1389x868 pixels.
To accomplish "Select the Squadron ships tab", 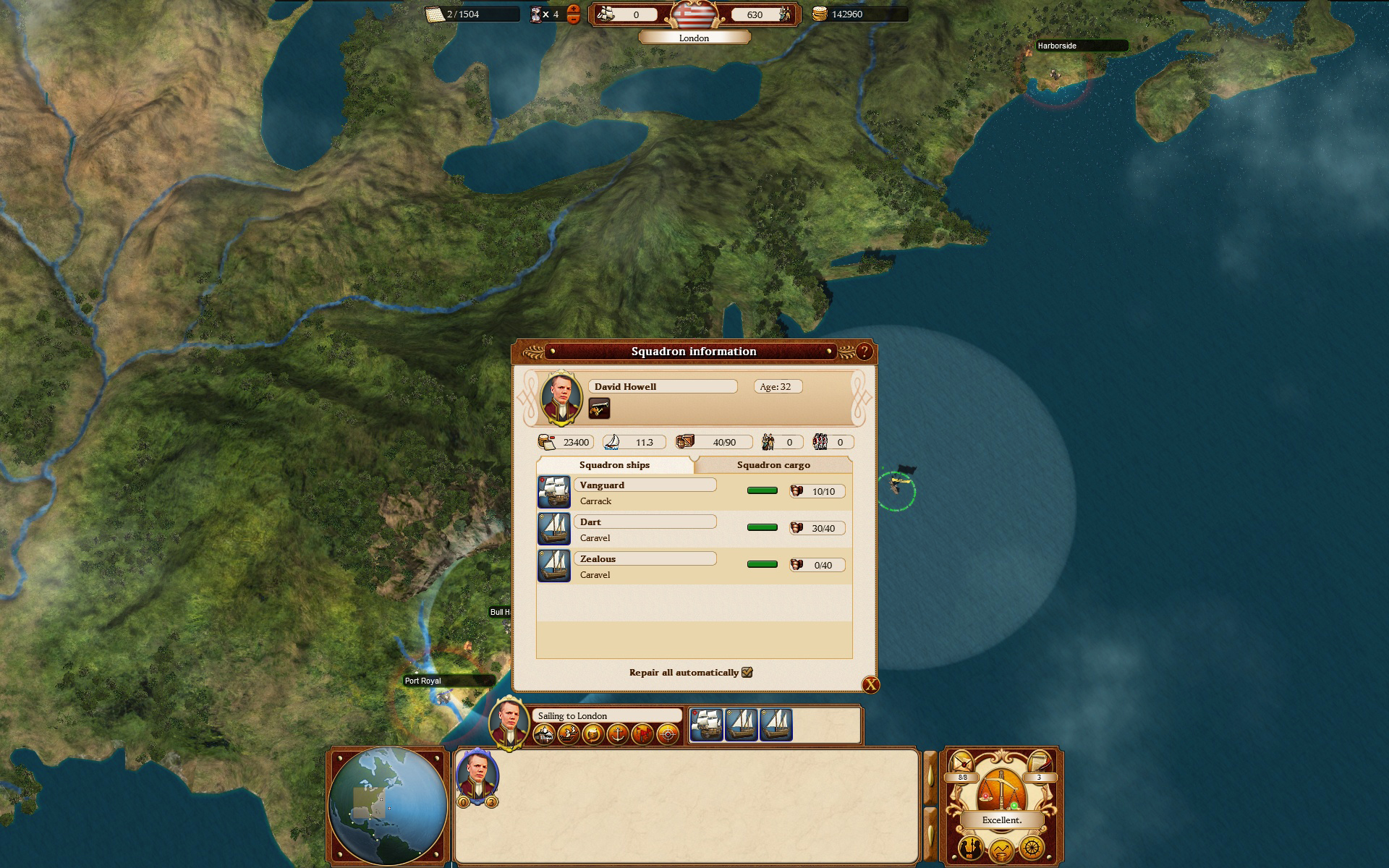I will [614, 465].
